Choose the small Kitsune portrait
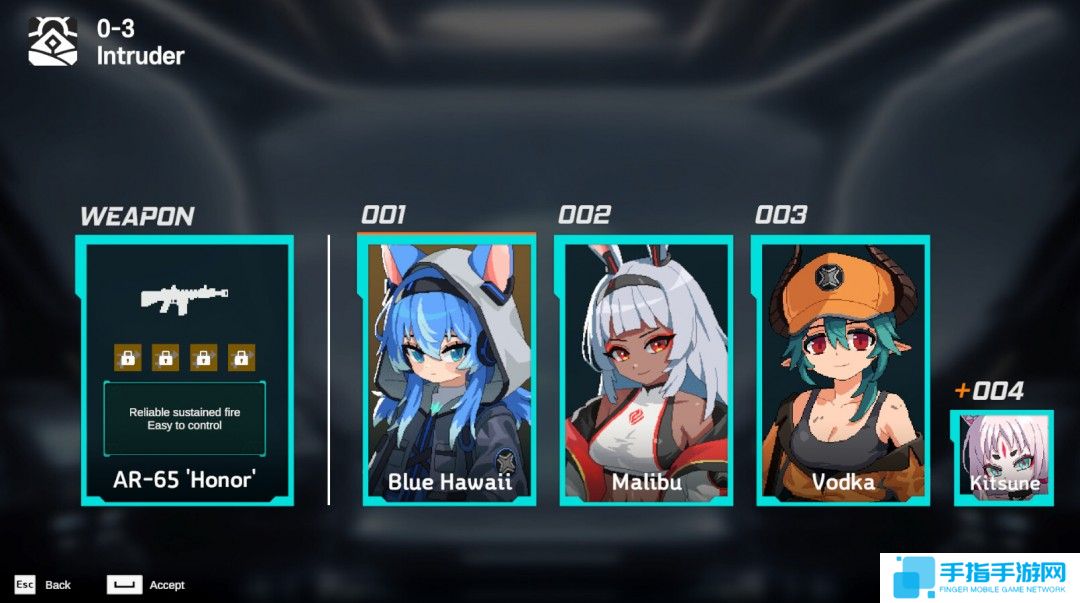Screen dimensions: 1080x603 tap(1003, 457)
